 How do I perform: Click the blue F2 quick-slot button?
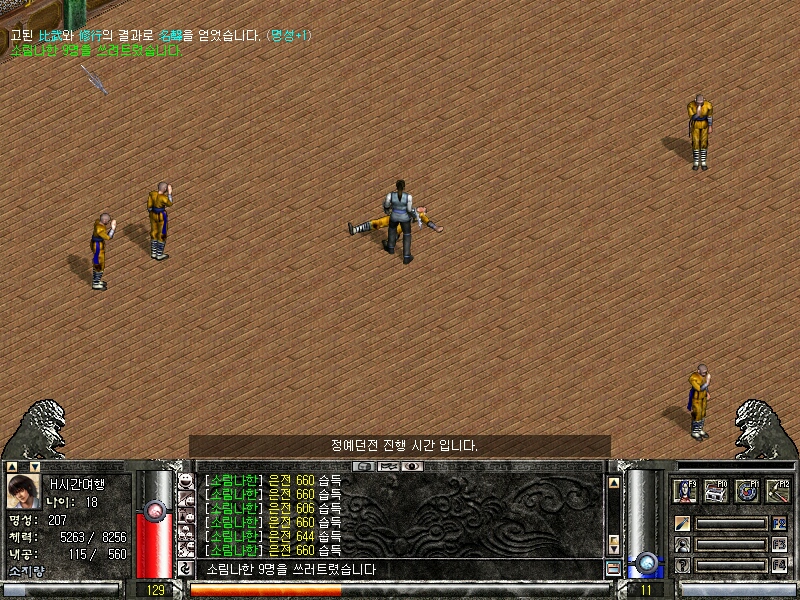(x=780, y=523)
